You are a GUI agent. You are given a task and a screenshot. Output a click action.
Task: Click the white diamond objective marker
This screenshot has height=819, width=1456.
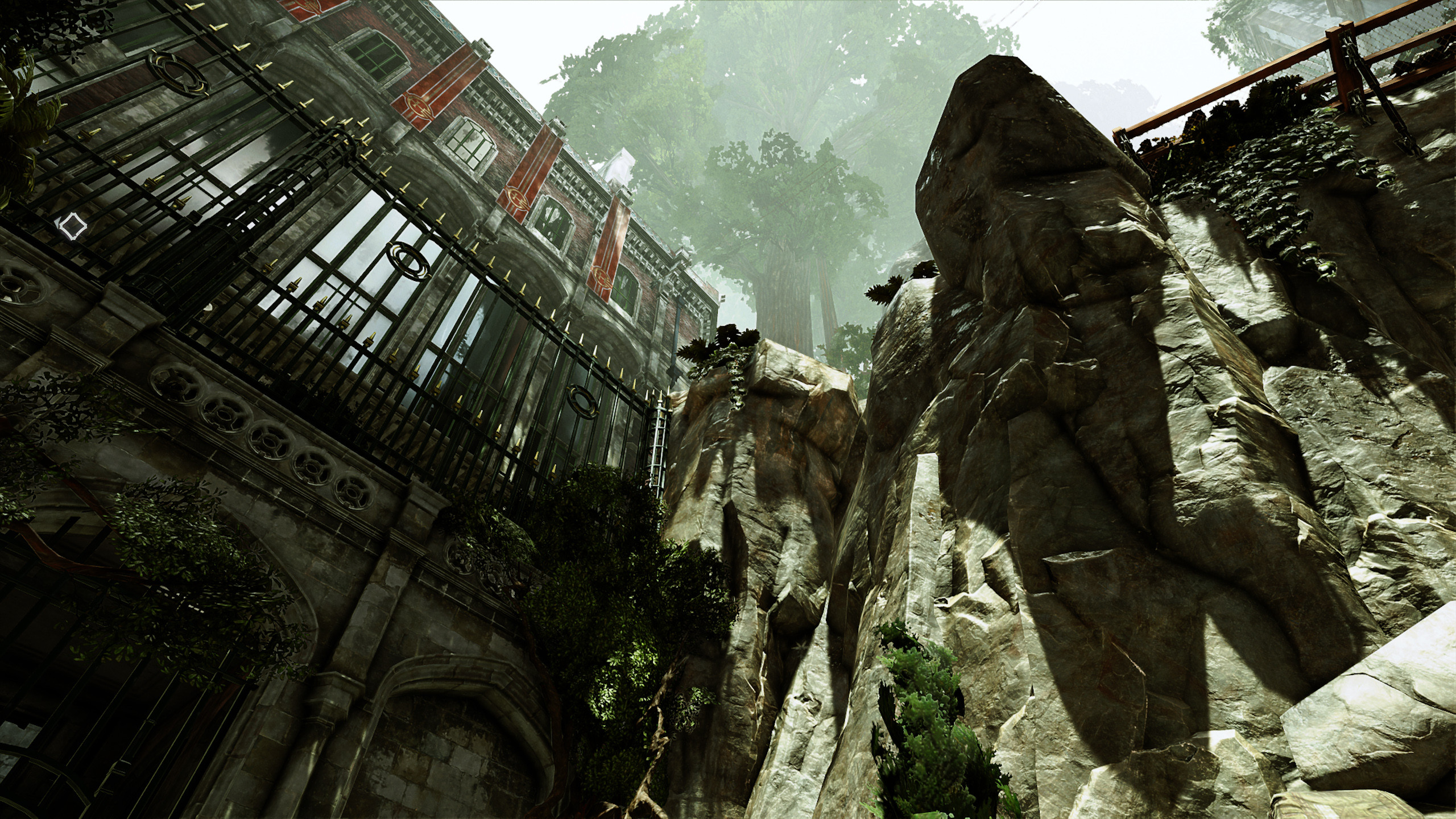pos(73,226)
